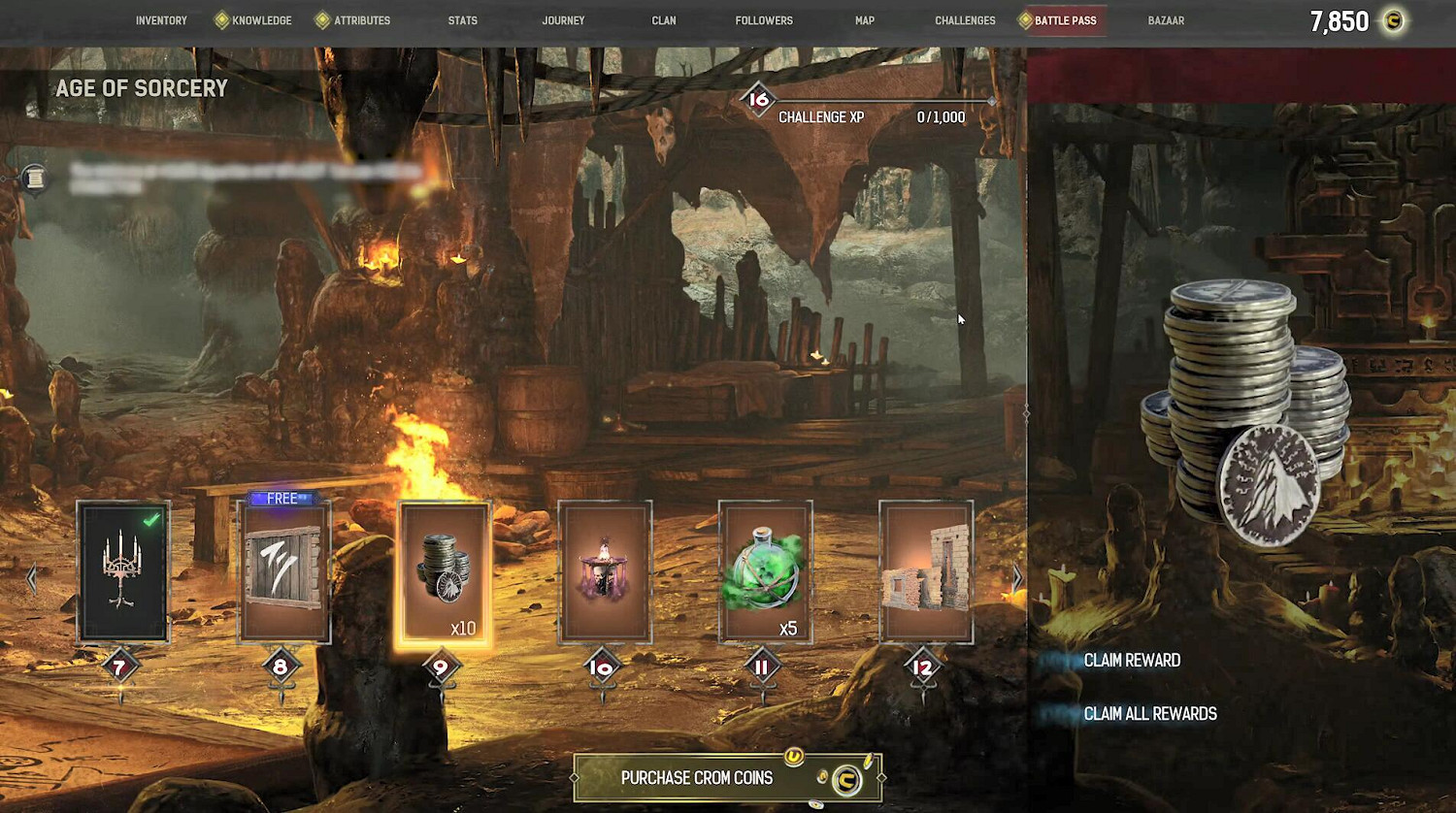Select the level 7 candelabra reward
The width and height of the screenshot is (1456, 813).
click(123, 571)
